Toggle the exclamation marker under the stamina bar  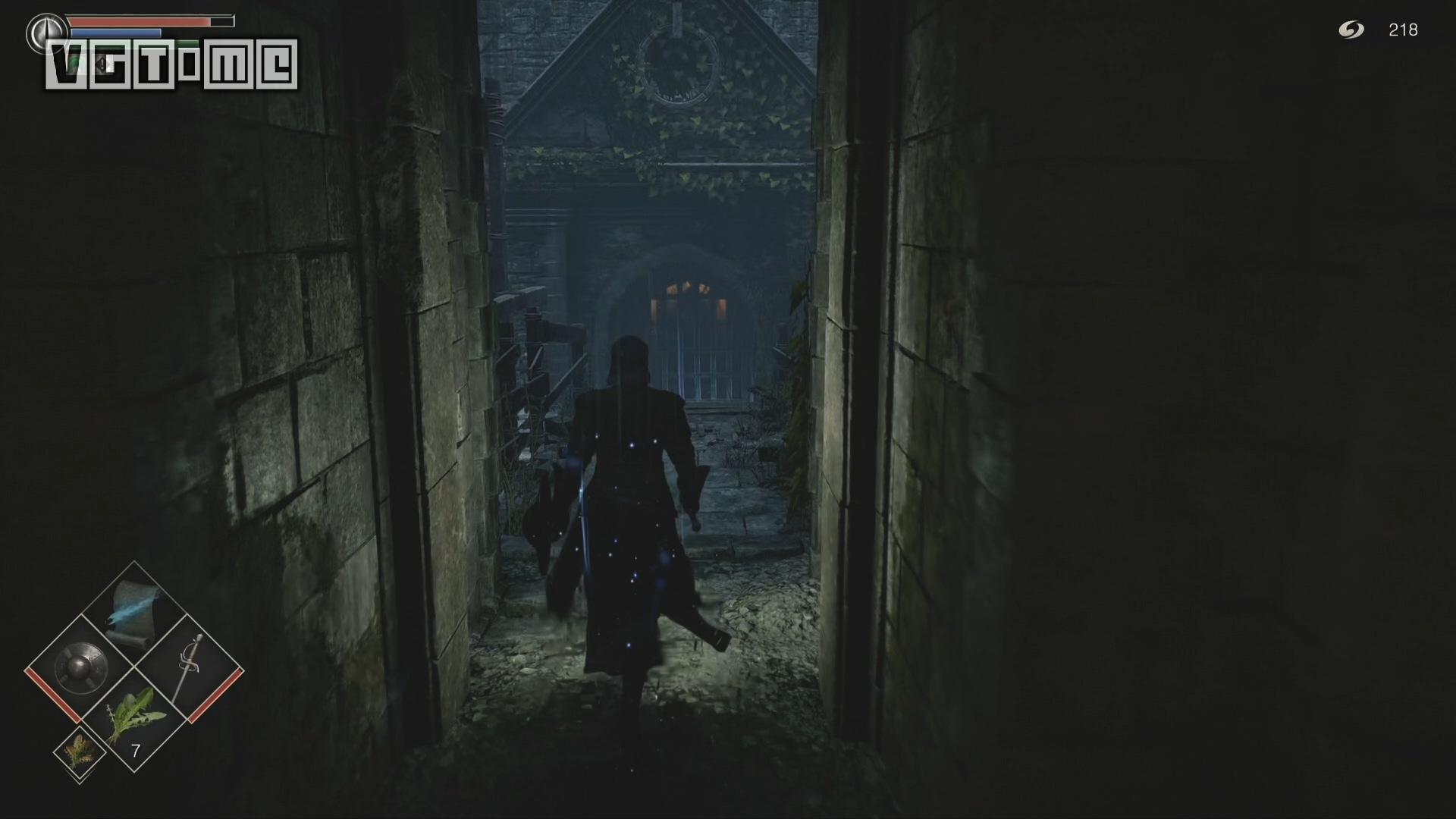[102, 64]
